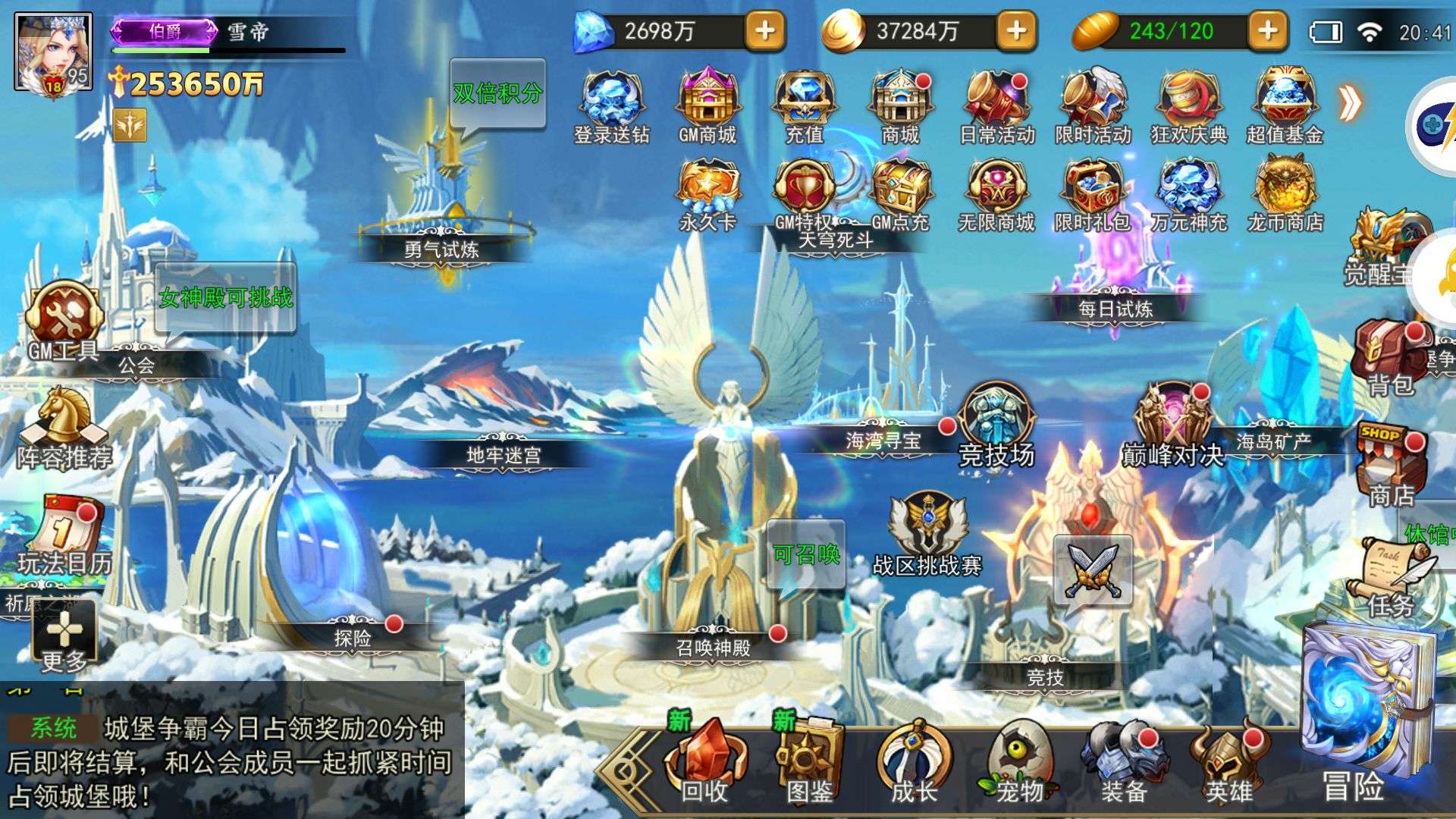
Task: Add more diamonds with plus button
Action: pyautogui.click(x=765, y=31)
